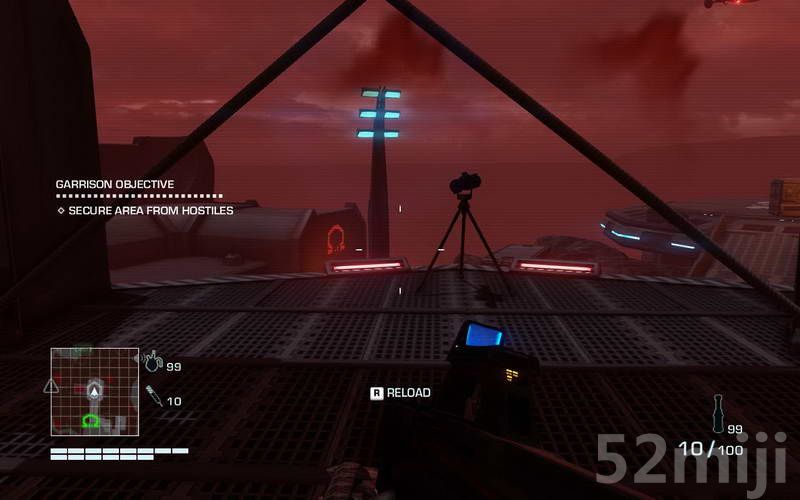Click the triangle marker left of the minimap

coord(51,386)
